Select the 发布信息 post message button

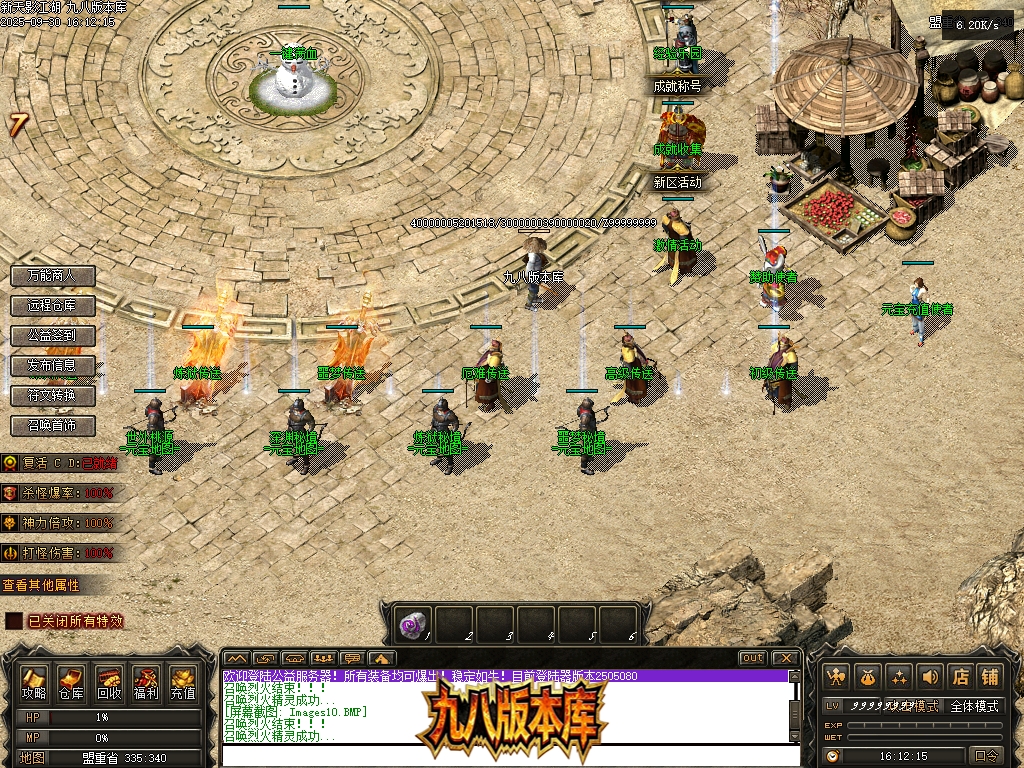click(x=53, y=365)
